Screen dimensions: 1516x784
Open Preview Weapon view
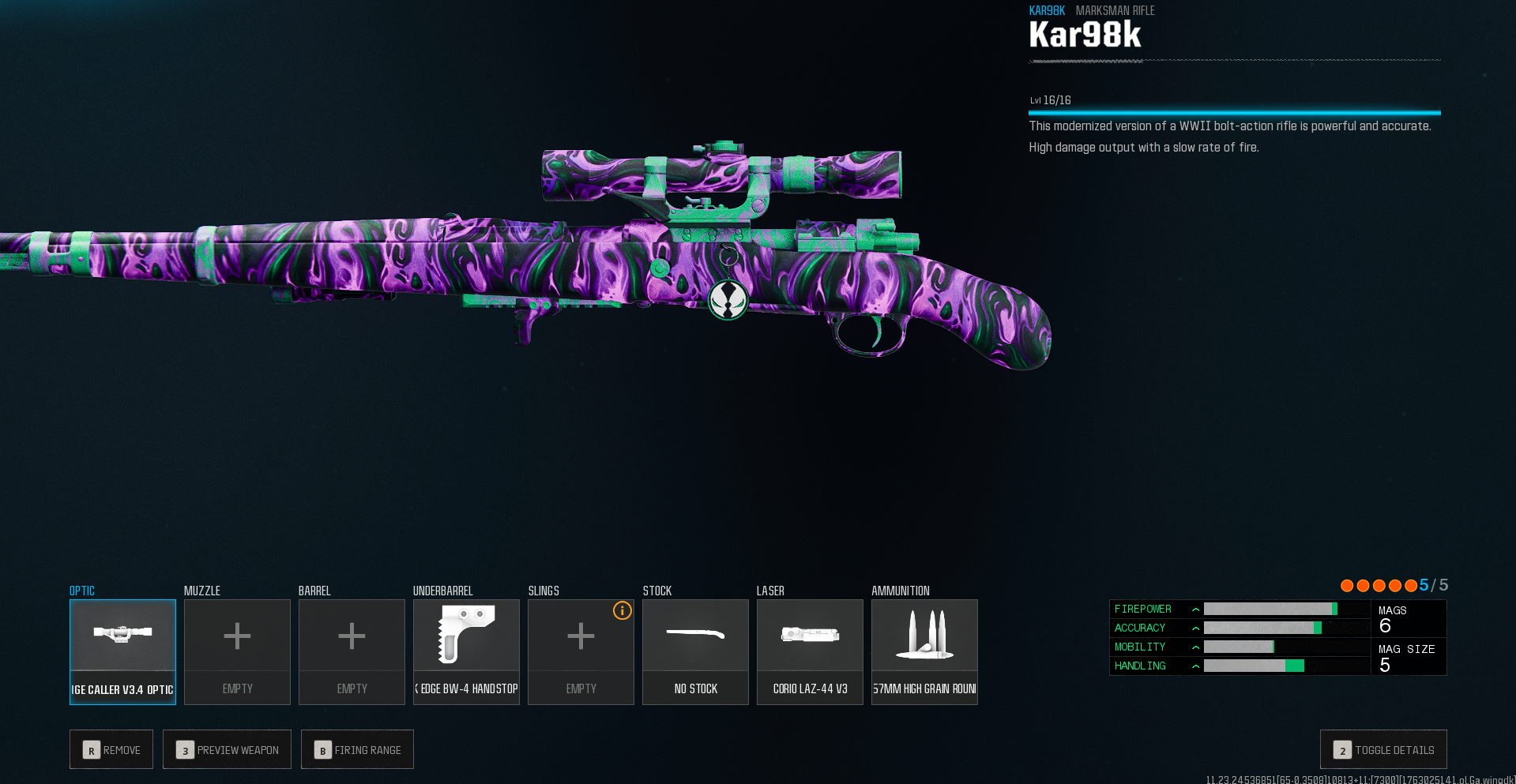tap(227, 749)
